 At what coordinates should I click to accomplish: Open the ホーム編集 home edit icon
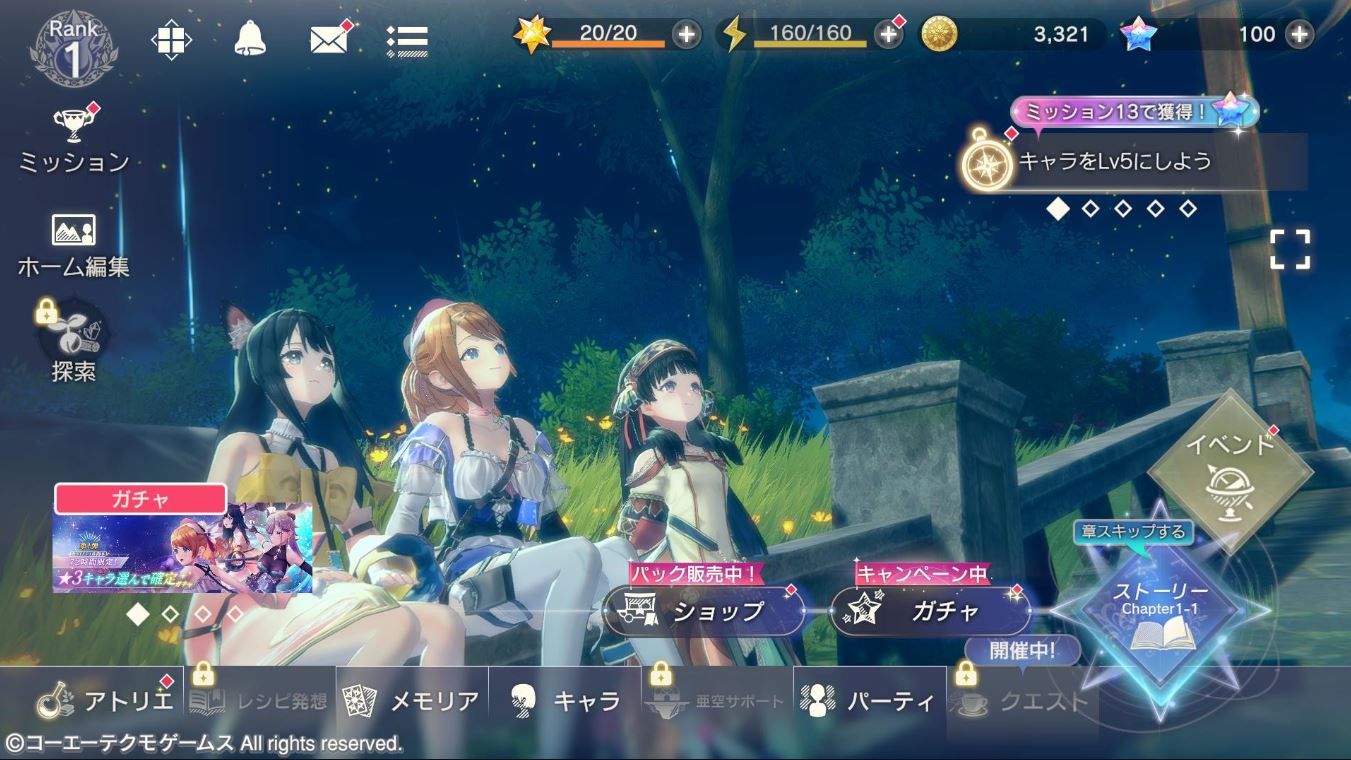point(72,232)
